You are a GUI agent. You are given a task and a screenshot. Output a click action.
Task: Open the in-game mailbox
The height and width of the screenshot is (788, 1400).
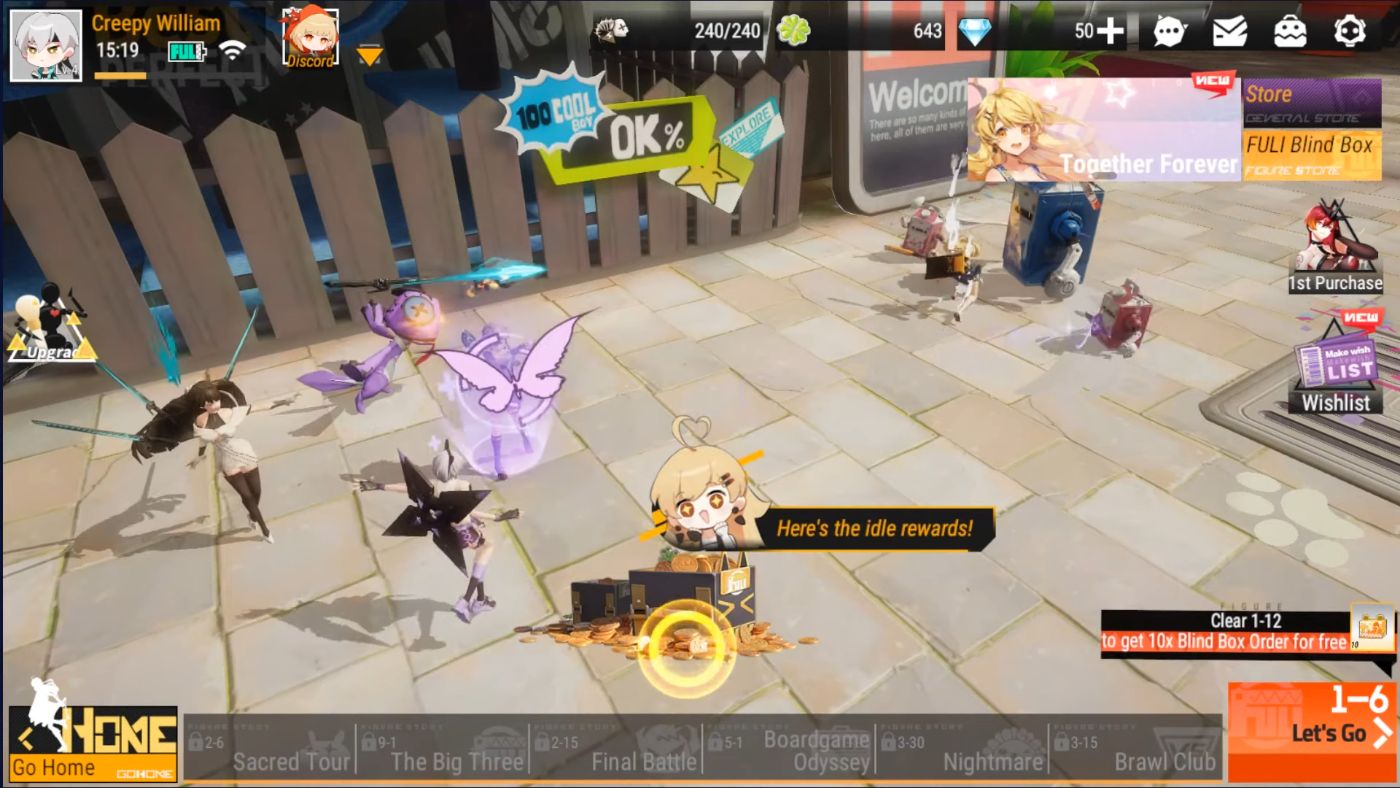[x=1232, y=32]
